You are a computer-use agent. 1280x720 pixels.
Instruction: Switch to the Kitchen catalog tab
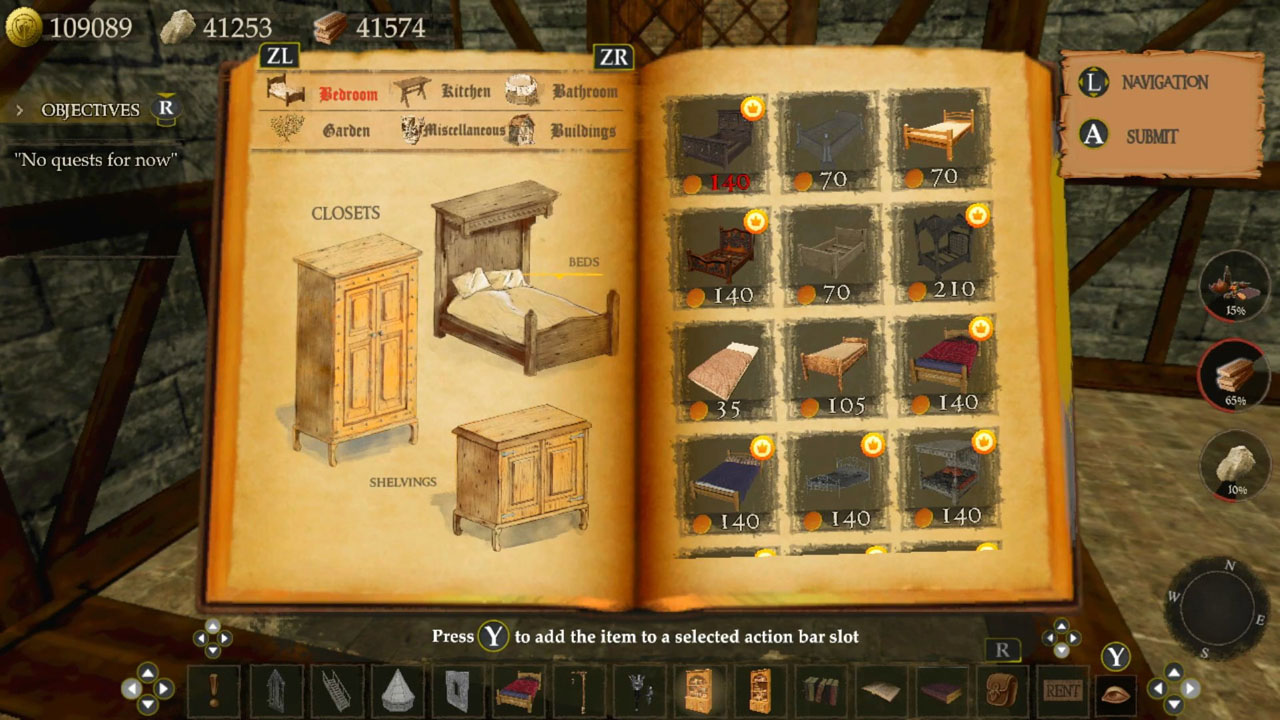(467, 90)
